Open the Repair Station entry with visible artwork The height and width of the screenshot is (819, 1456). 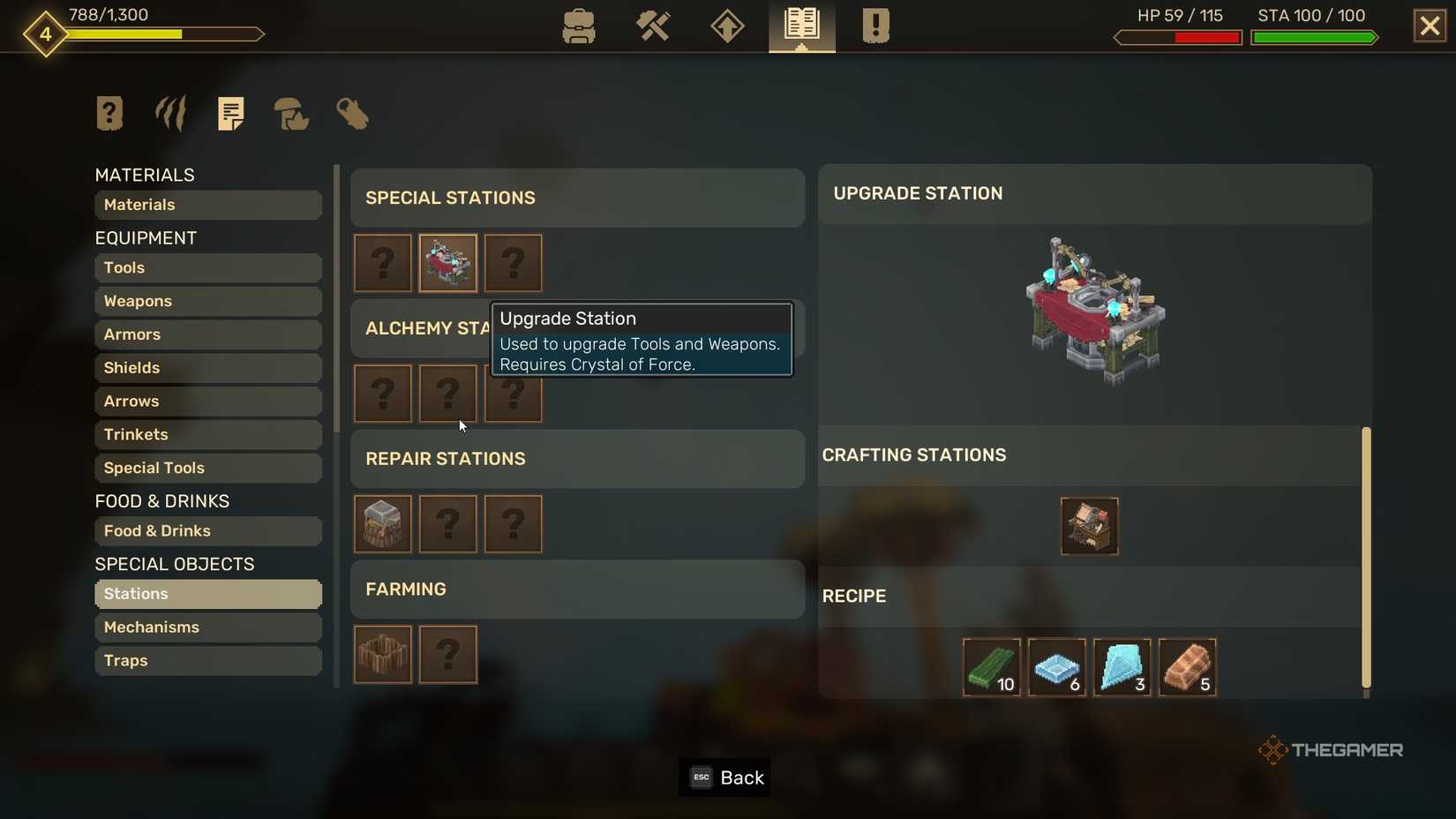[382, 524]
